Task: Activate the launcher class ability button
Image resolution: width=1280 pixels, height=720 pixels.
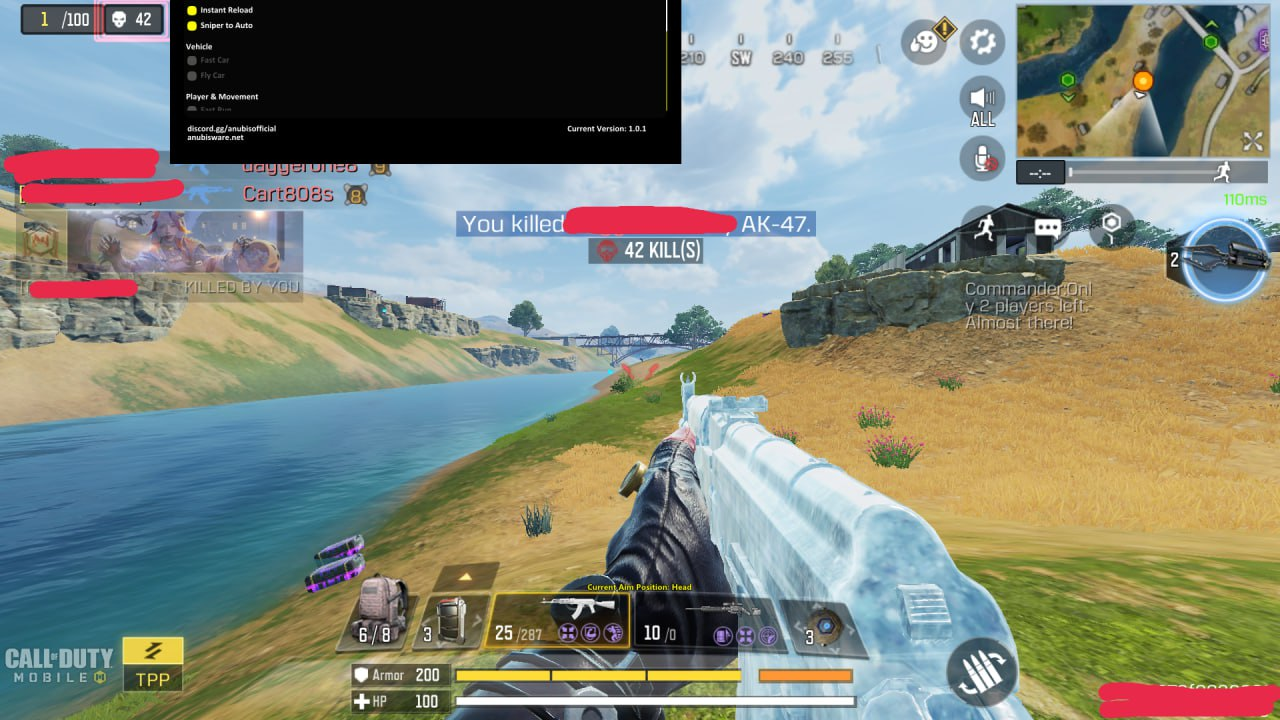Action: [1226, 259]
